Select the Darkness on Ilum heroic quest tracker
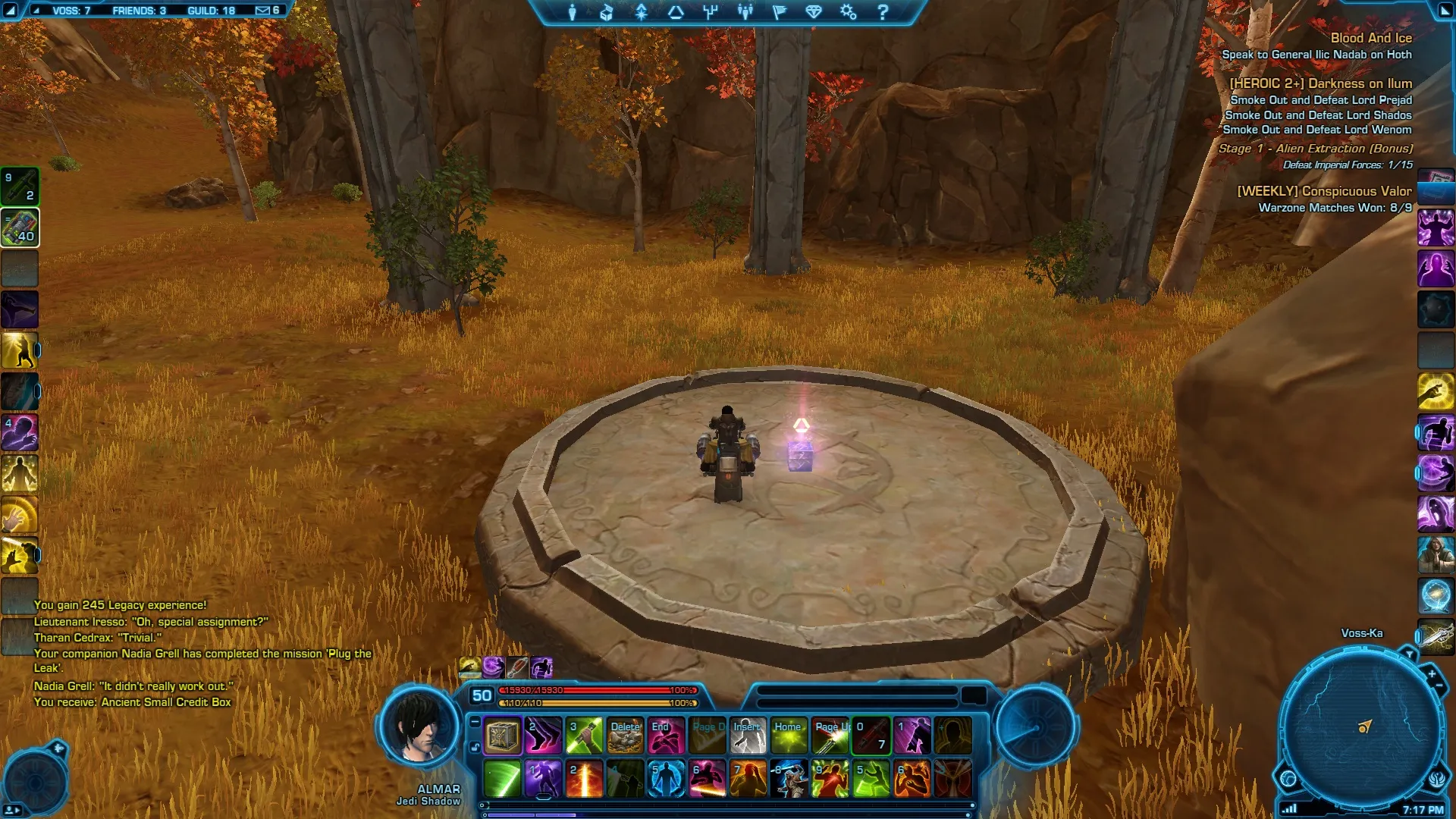Image resolution: width=1456 pixels, height=819 pixels. [1320, 83]
